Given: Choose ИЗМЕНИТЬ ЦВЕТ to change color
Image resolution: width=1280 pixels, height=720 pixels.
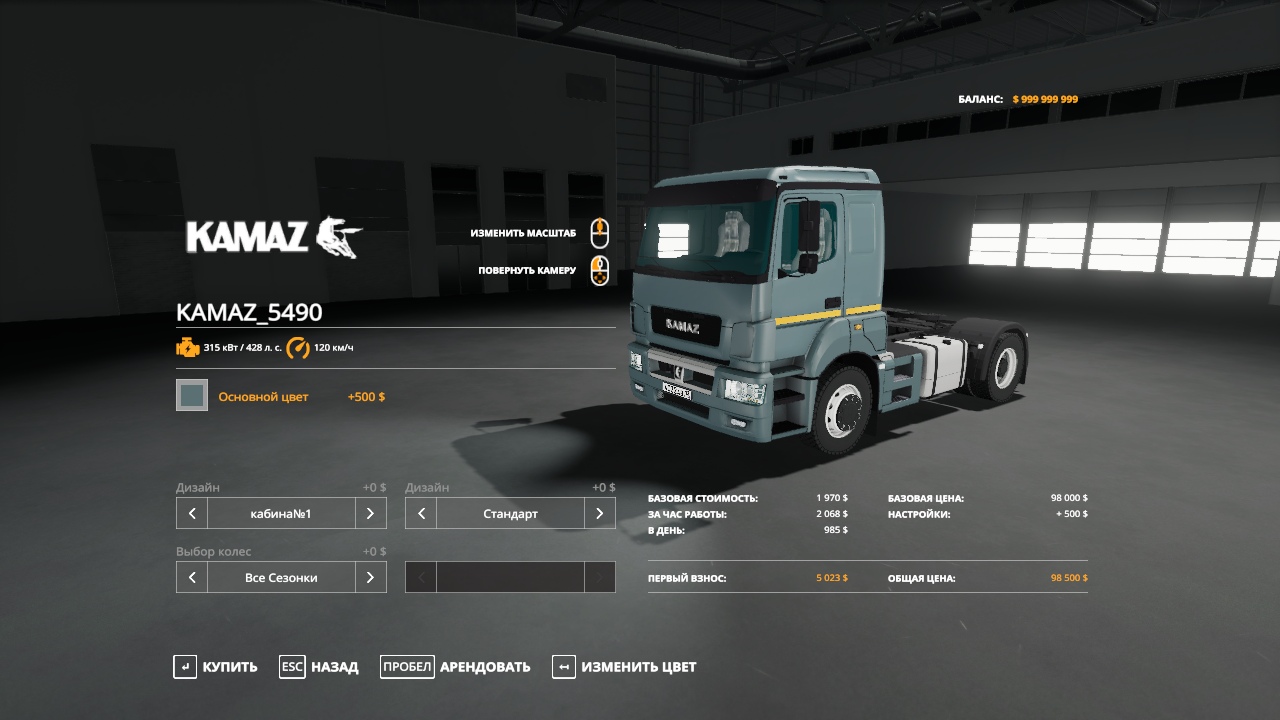Looking at the screenshot, I should tap(624, 667).
